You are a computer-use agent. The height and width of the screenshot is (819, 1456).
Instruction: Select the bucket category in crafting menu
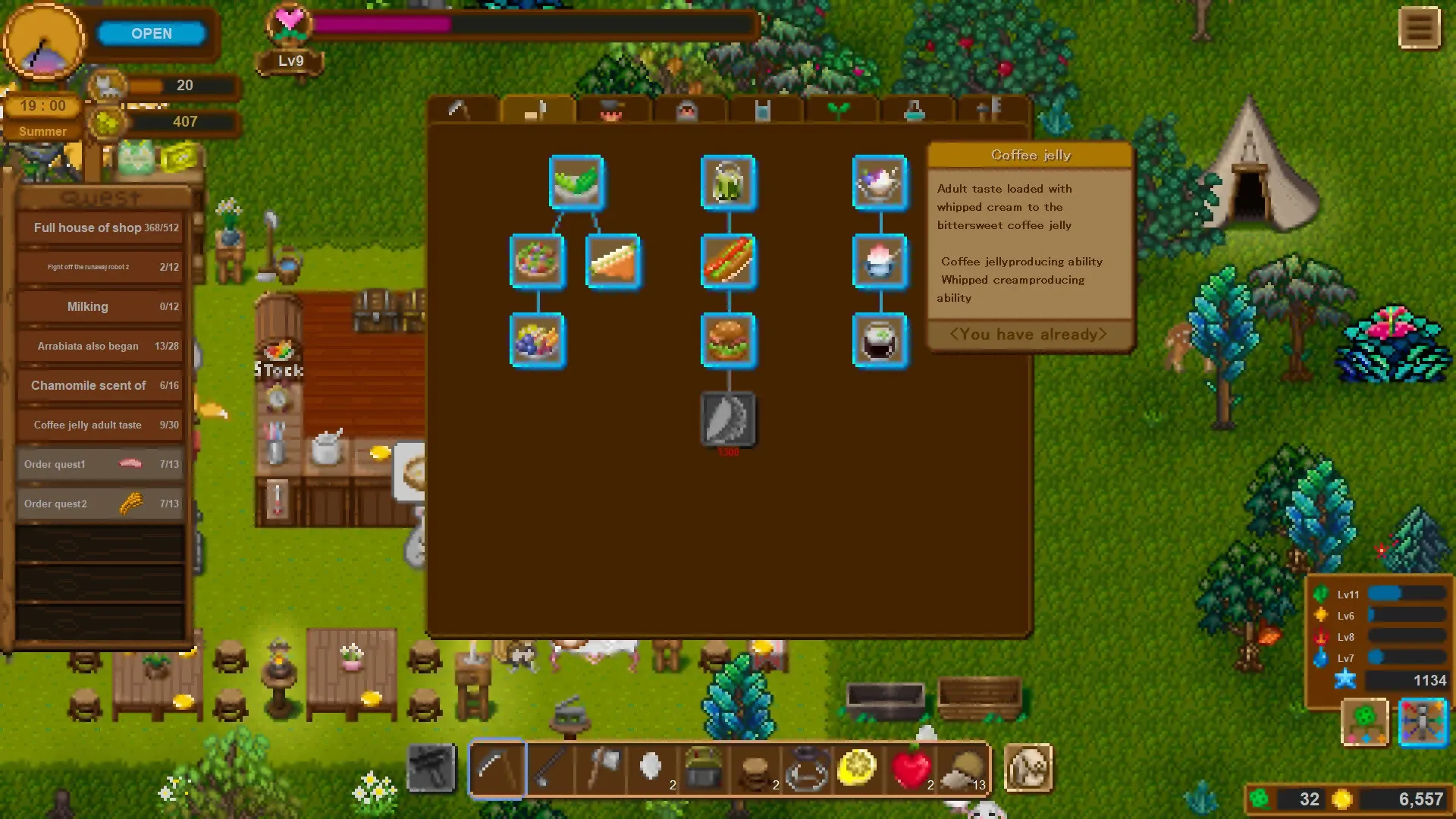[762, 110]
